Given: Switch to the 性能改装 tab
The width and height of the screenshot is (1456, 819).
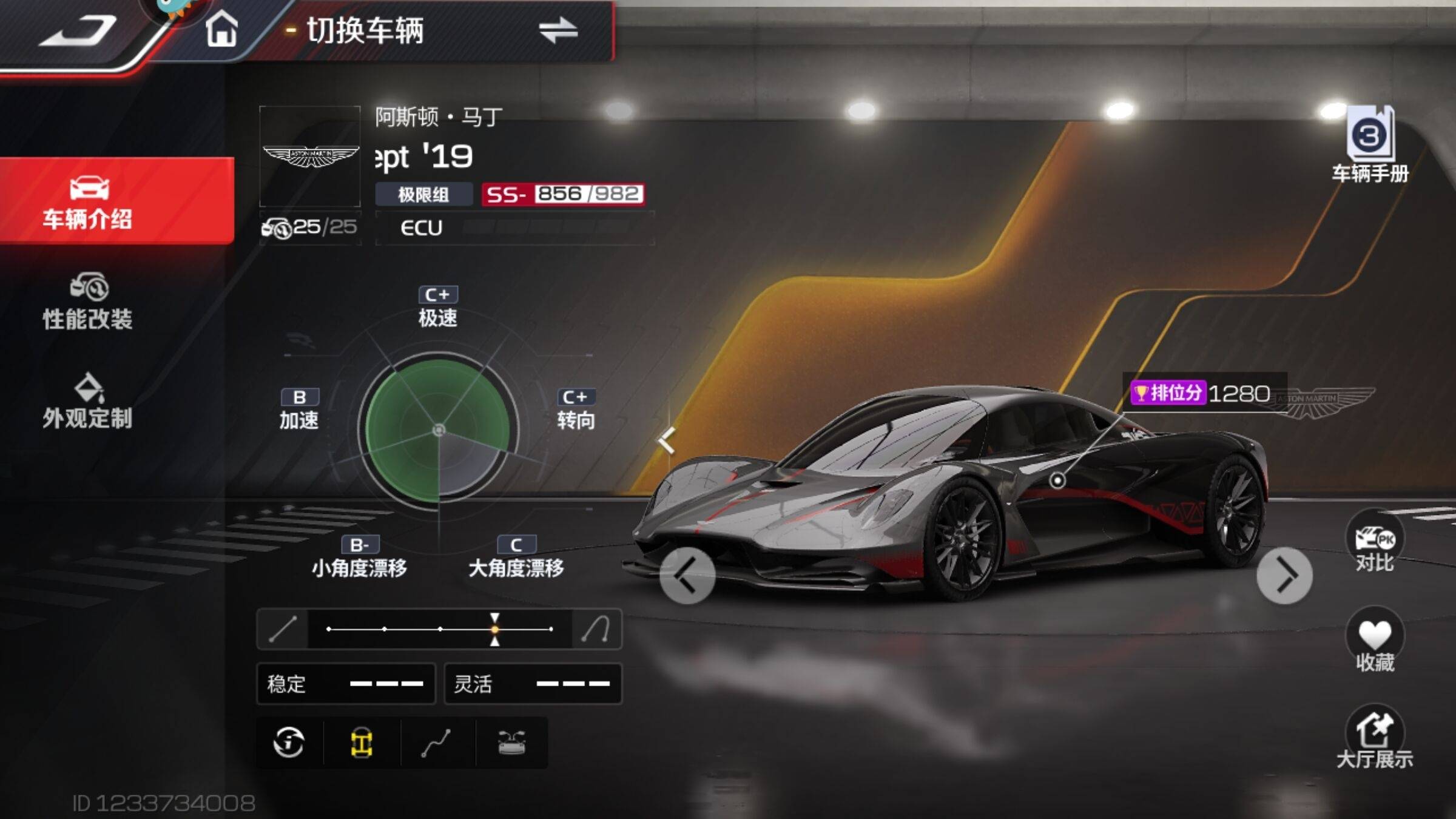Looking at the screenshot, I should coord(88,302).
